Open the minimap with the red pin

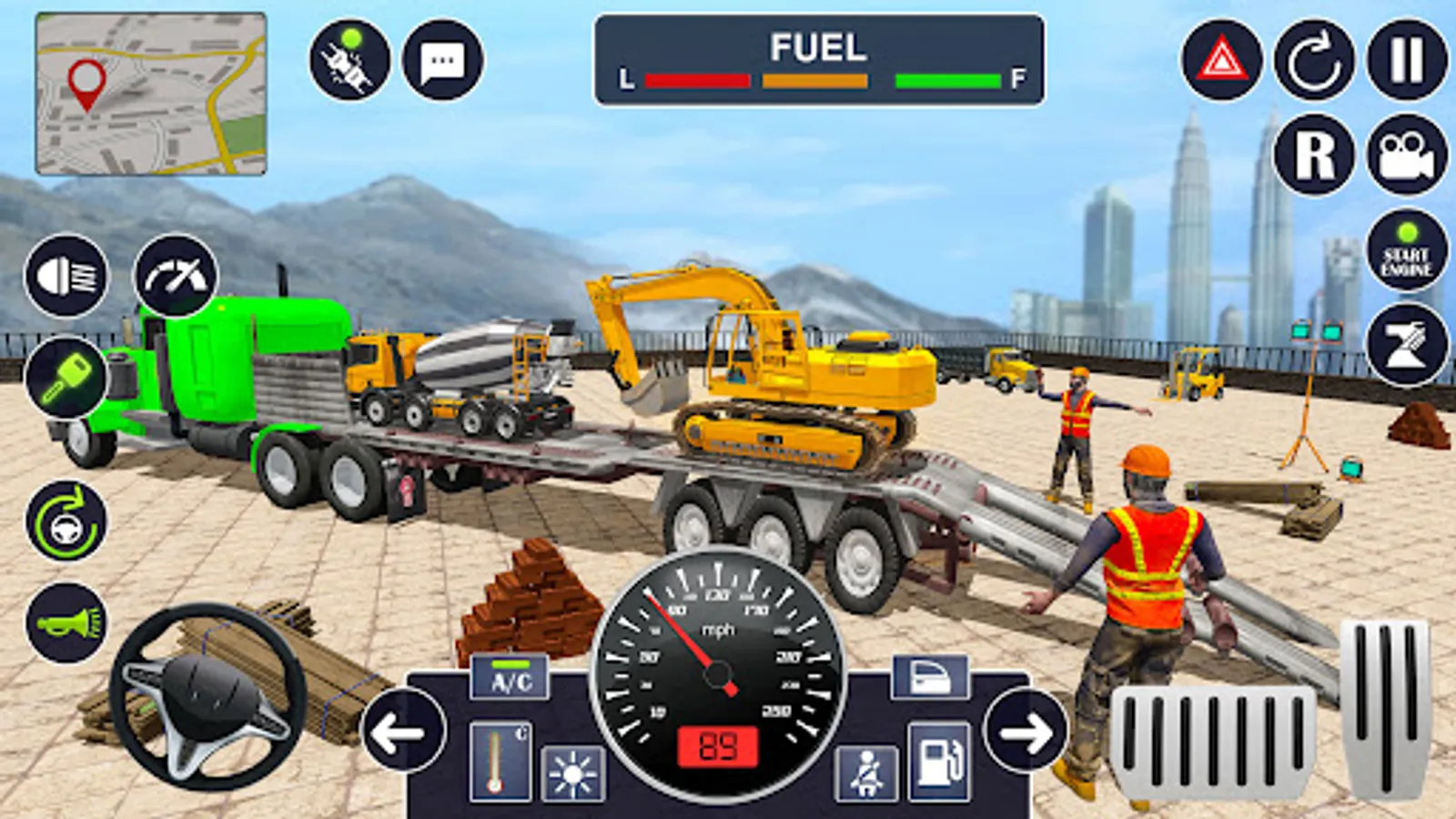pos(151,94)
